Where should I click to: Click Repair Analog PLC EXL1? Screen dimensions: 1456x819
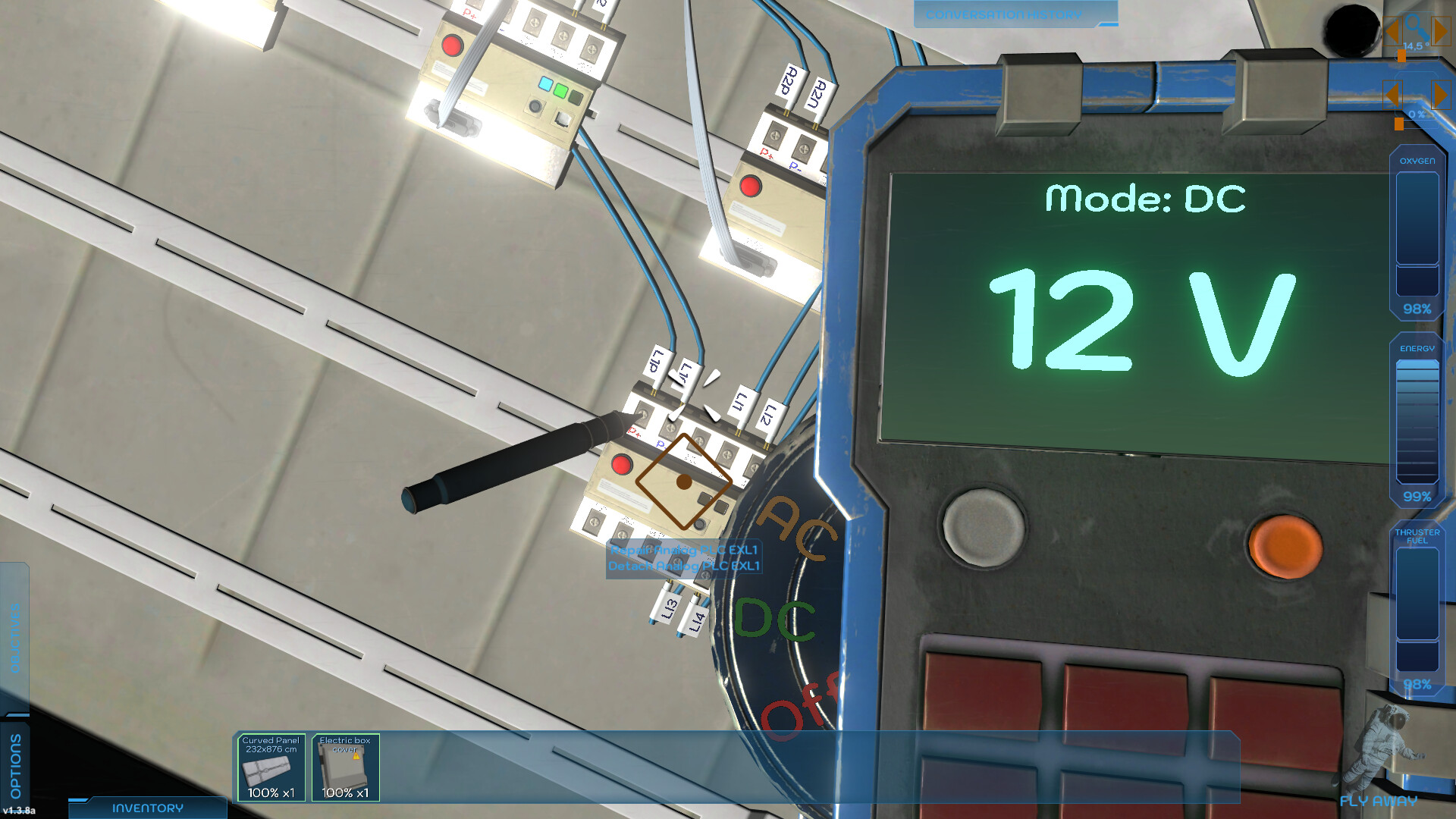[682, 551]
